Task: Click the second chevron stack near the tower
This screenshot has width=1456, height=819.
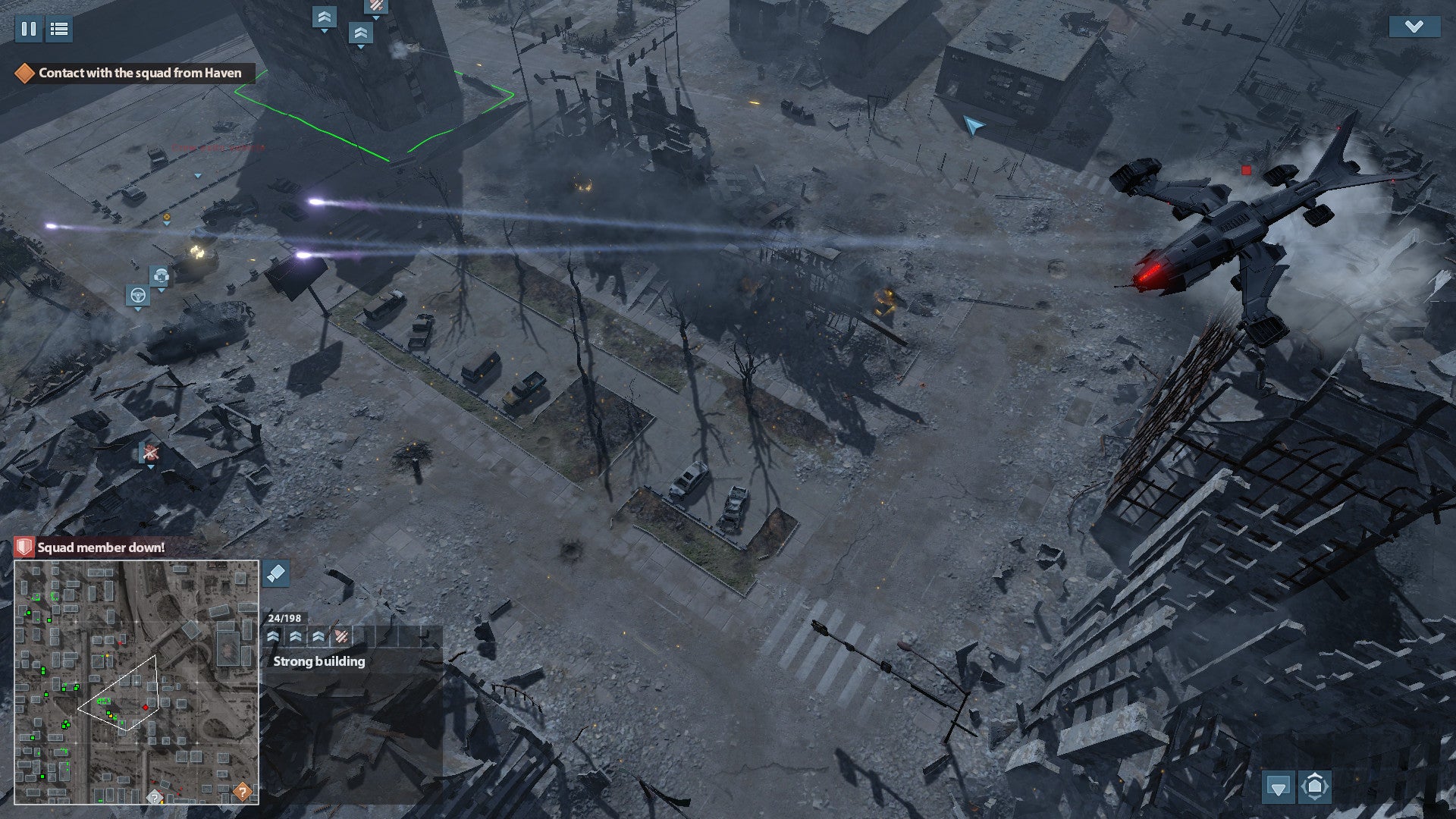Action: [x=361, y=31]
